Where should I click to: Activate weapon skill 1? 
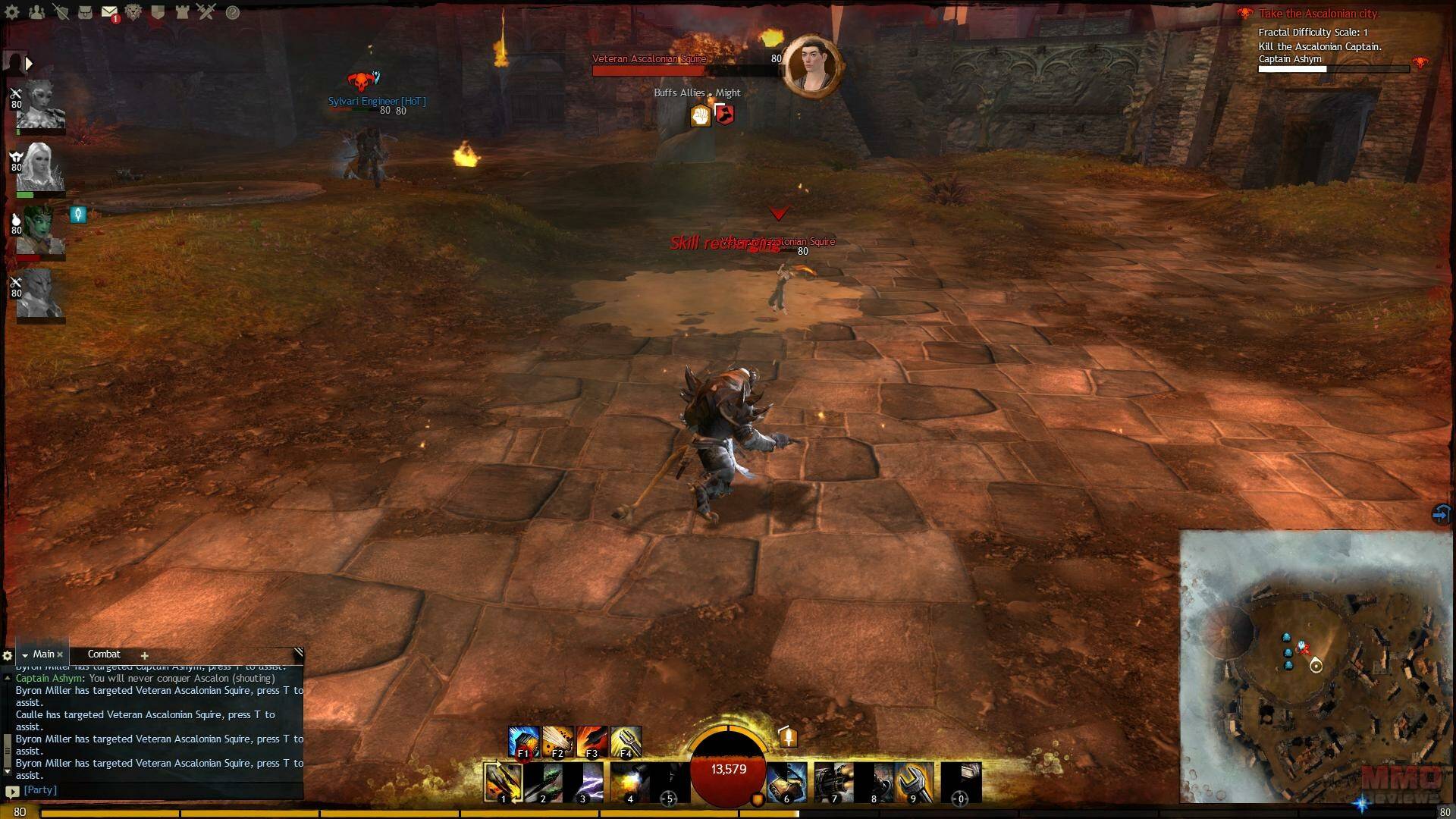coord(504,783)
